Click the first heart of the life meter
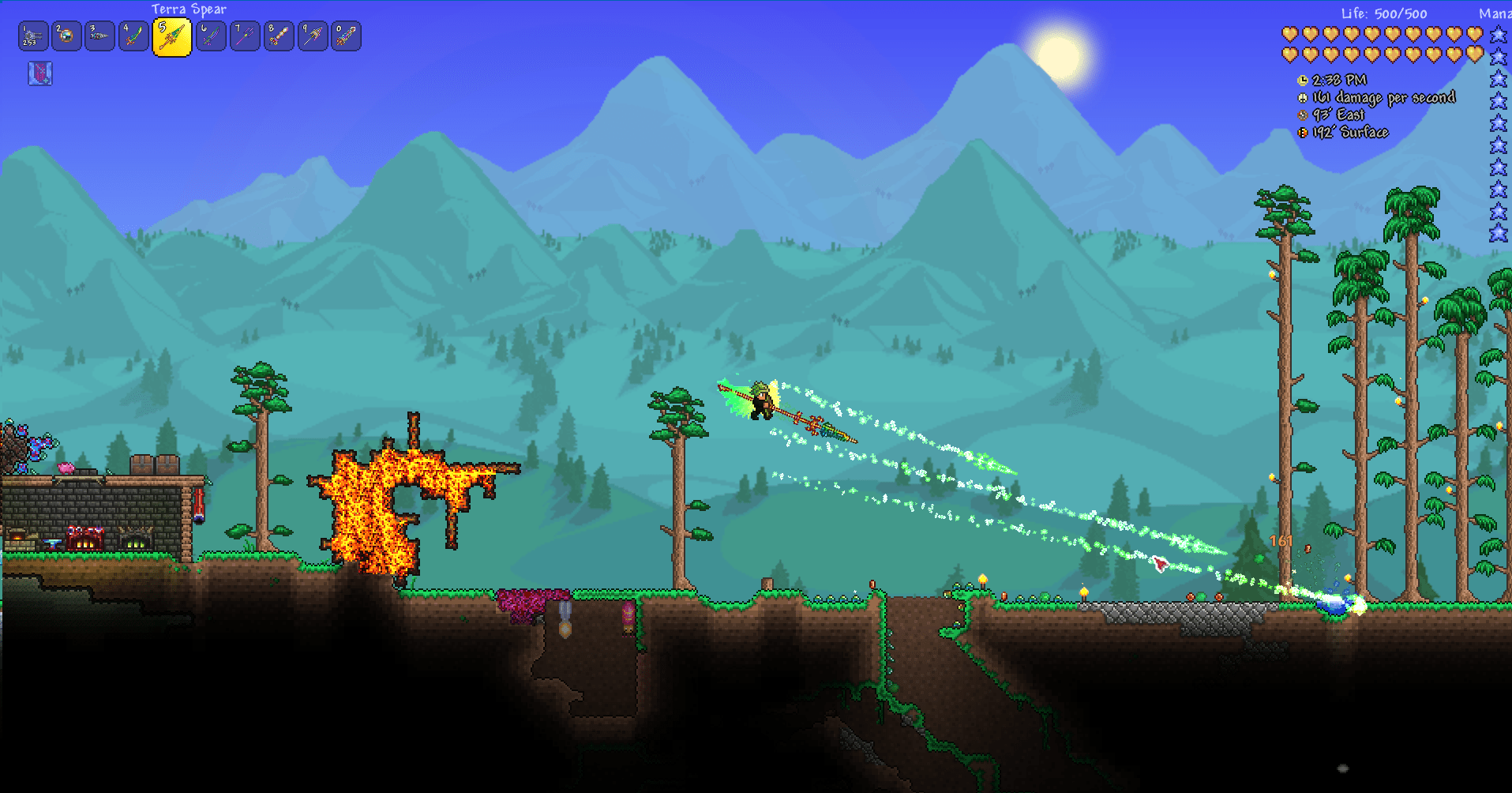Viewport: 1512px width, 793px height. pos(1289,33)
